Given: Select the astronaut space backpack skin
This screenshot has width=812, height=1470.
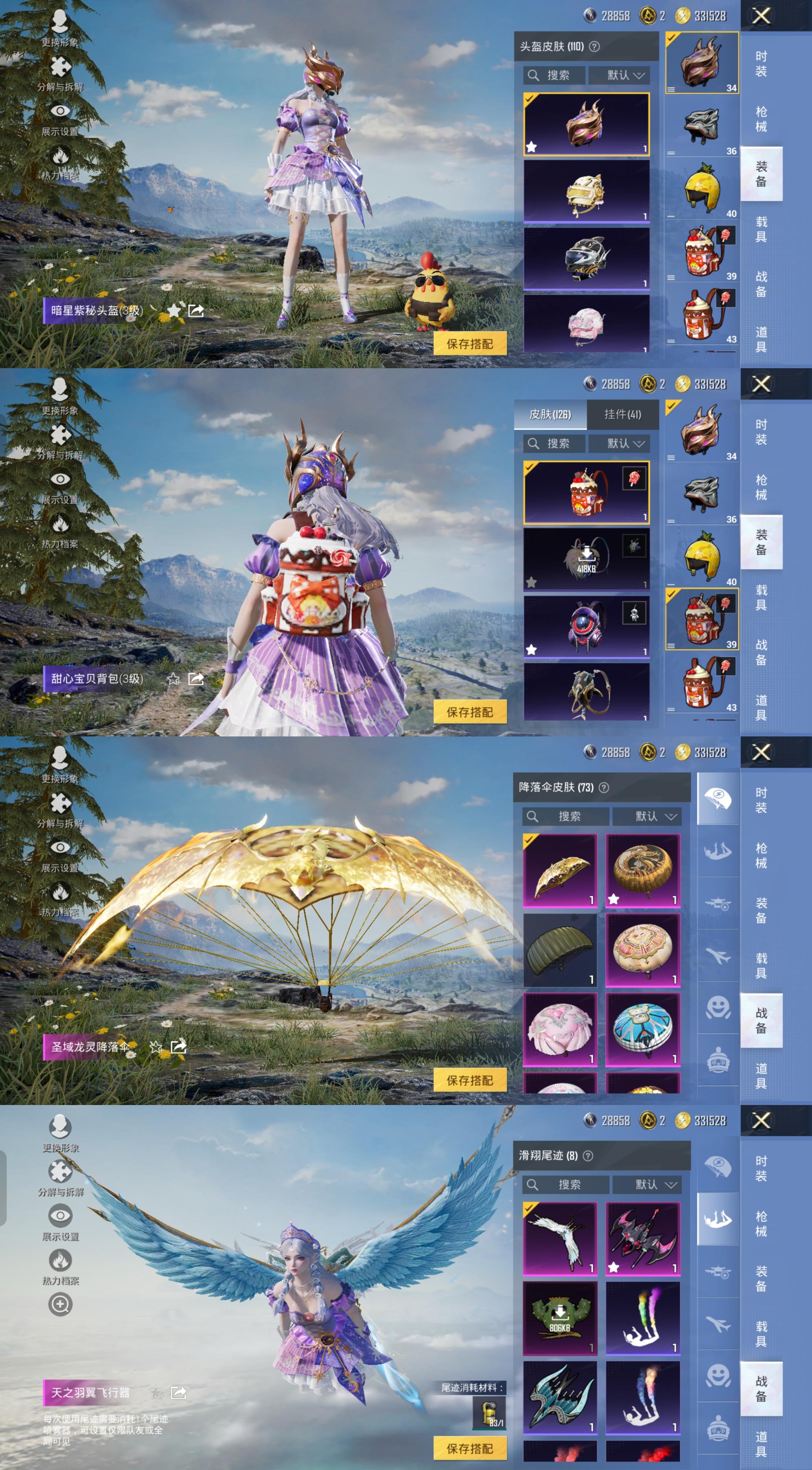Looking at the screenshot, I should [x=586, y=626].
